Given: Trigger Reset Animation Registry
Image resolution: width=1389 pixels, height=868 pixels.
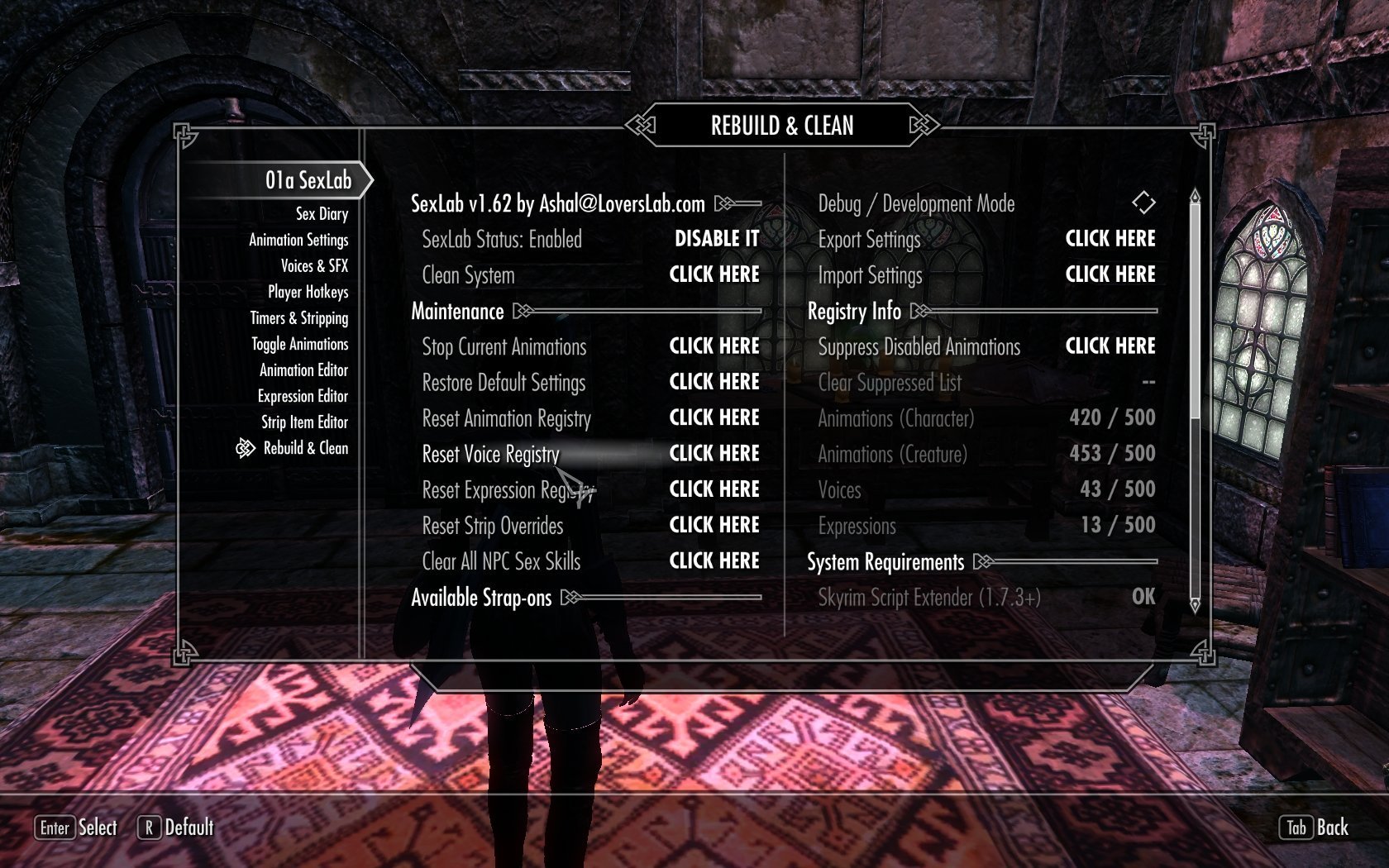Looking at the screenshot, I should (714, 417).
